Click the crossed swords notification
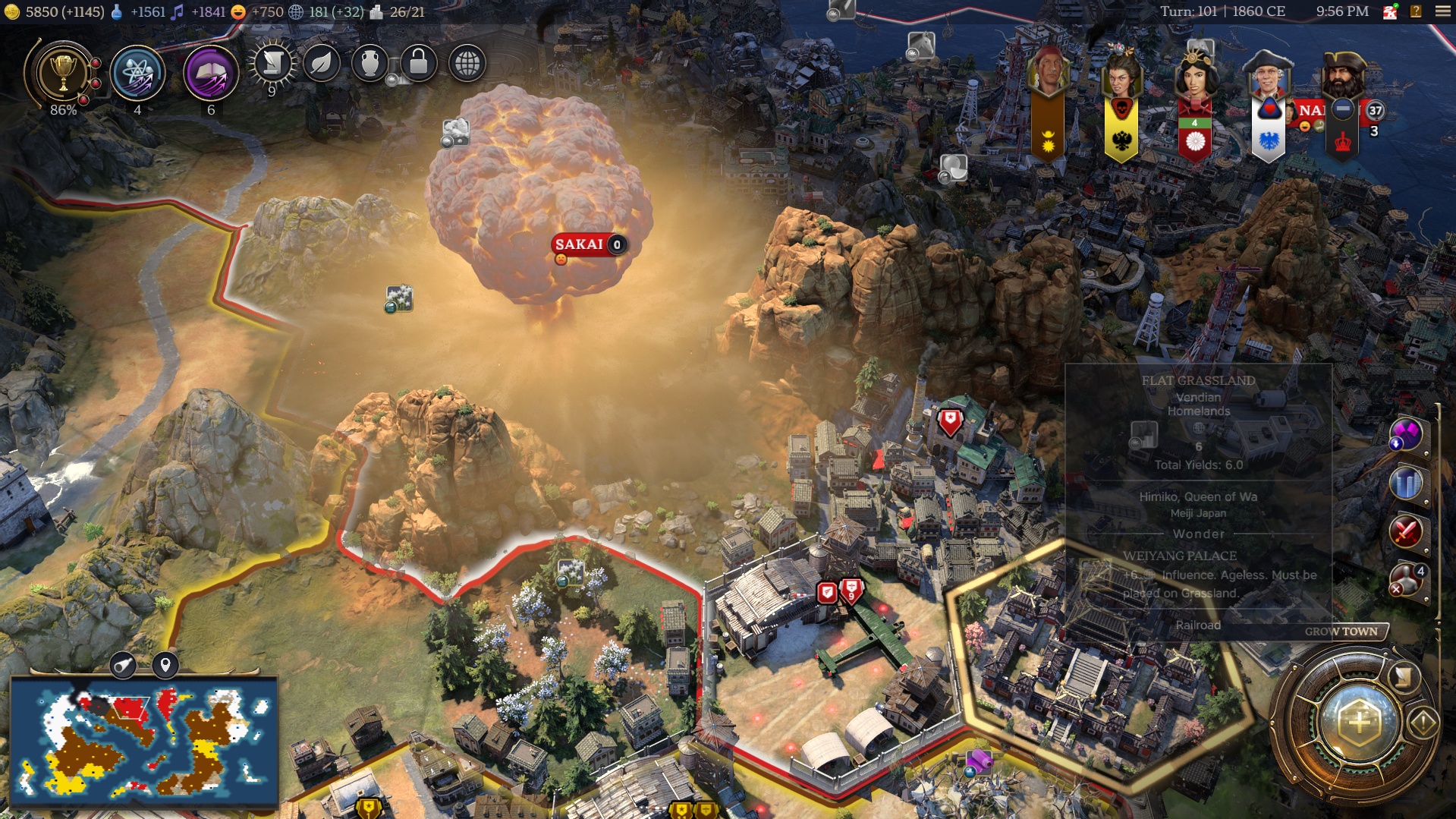This screenshot has height=819, width=1456. coord(1406,531)
